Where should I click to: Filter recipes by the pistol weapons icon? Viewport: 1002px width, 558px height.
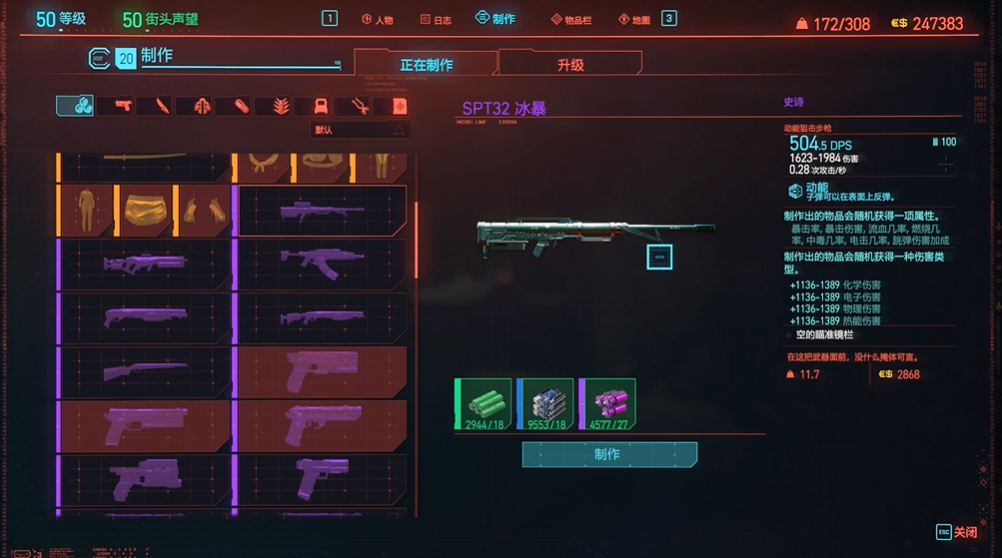pos(123,106)
